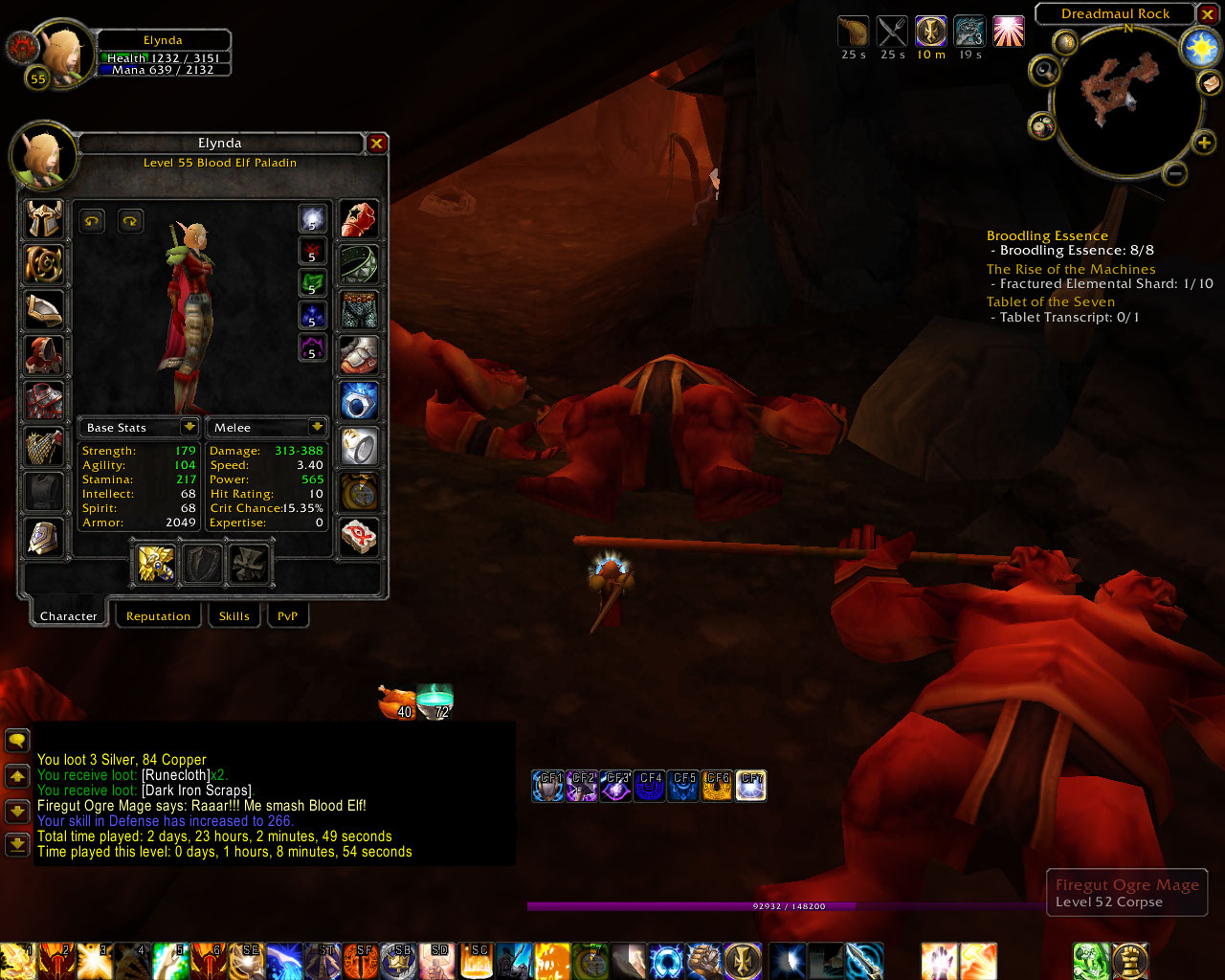Select the Broodling Essence quest tracker entry
The image size is (1225, 980).
tap(1047, 235)
